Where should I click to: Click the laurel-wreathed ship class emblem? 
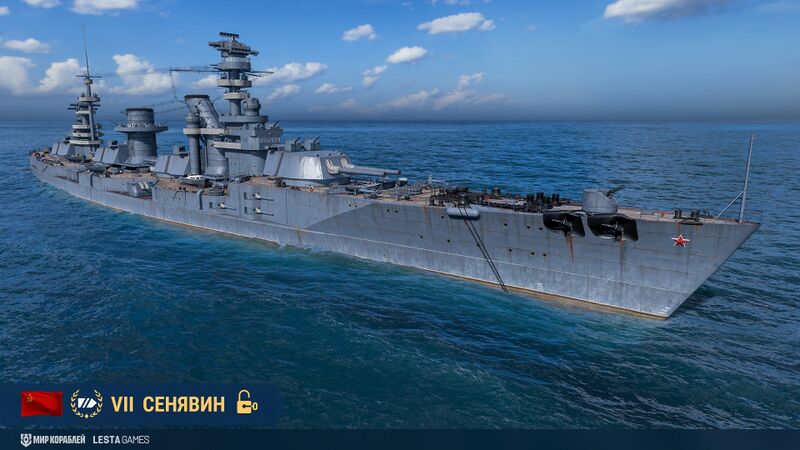87,404
